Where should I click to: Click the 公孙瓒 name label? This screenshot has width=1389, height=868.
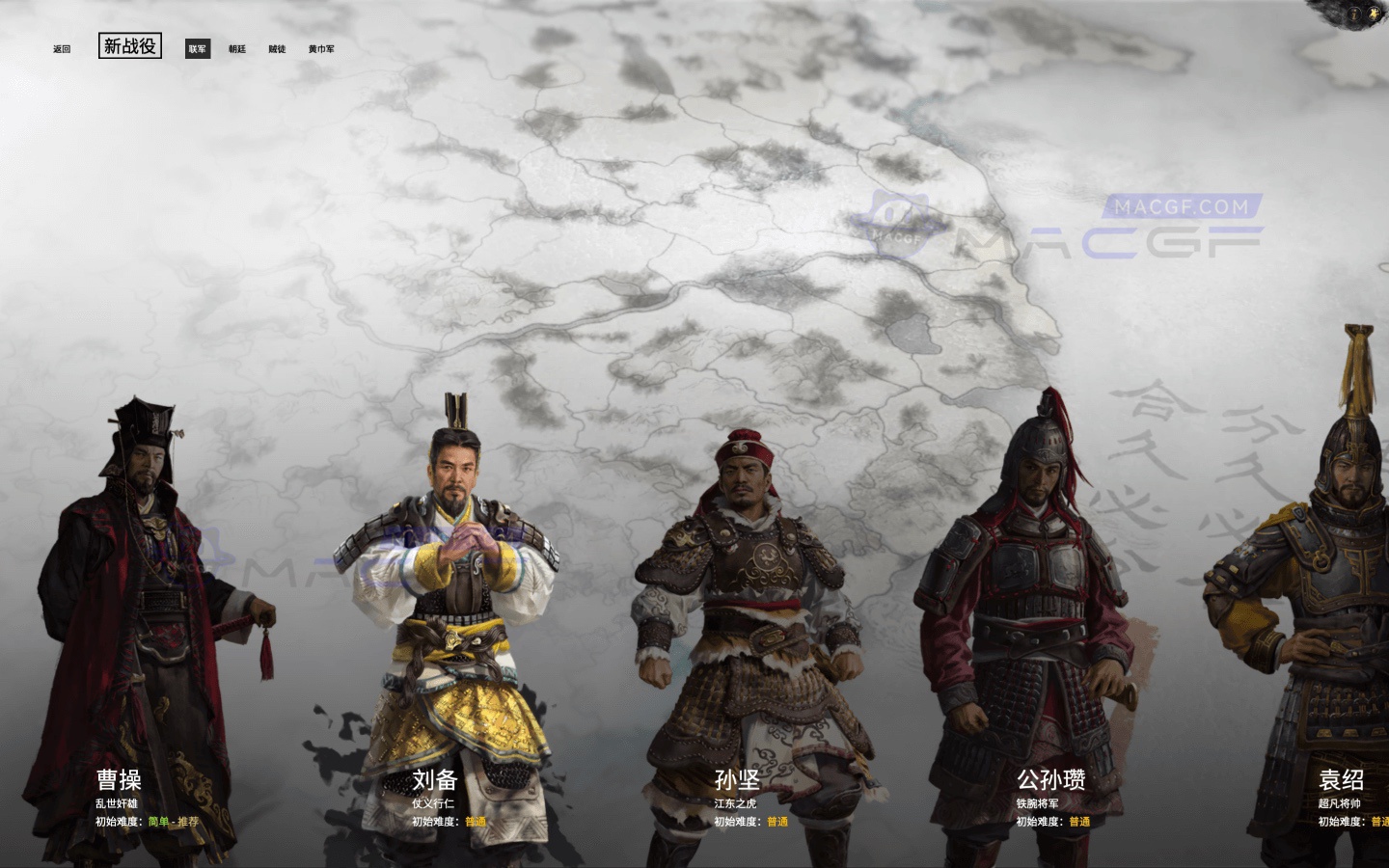tap(1050, 781)
